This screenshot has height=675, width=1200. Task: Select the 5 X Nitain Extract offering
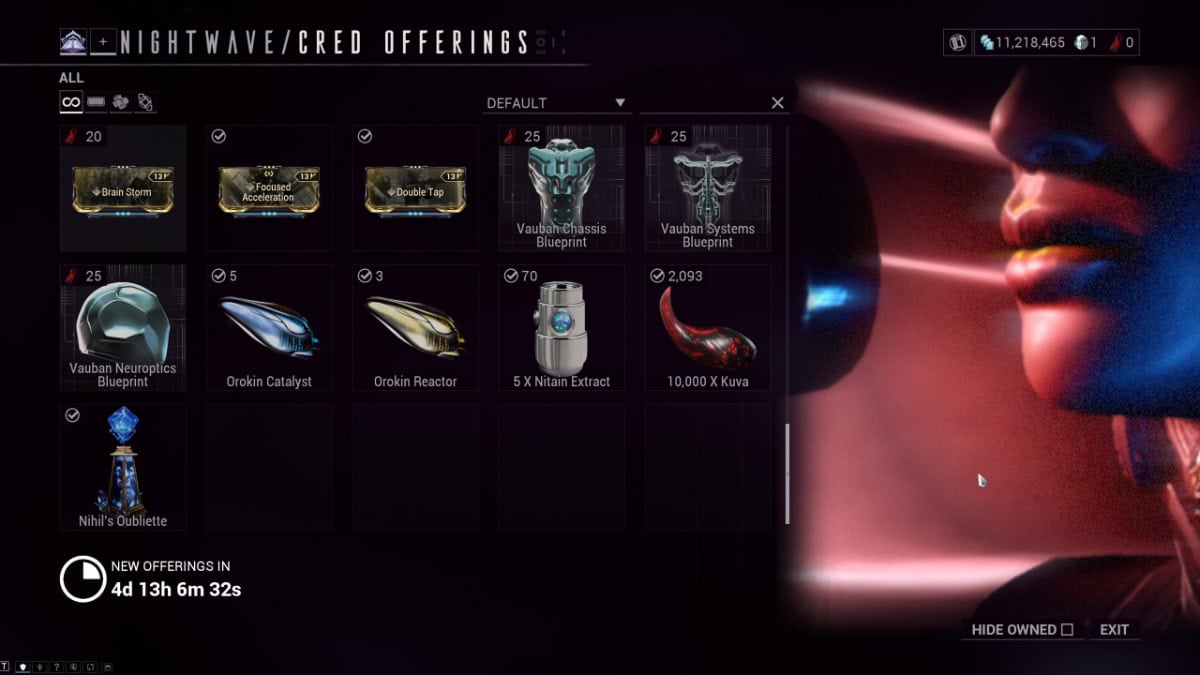[561, 328]
